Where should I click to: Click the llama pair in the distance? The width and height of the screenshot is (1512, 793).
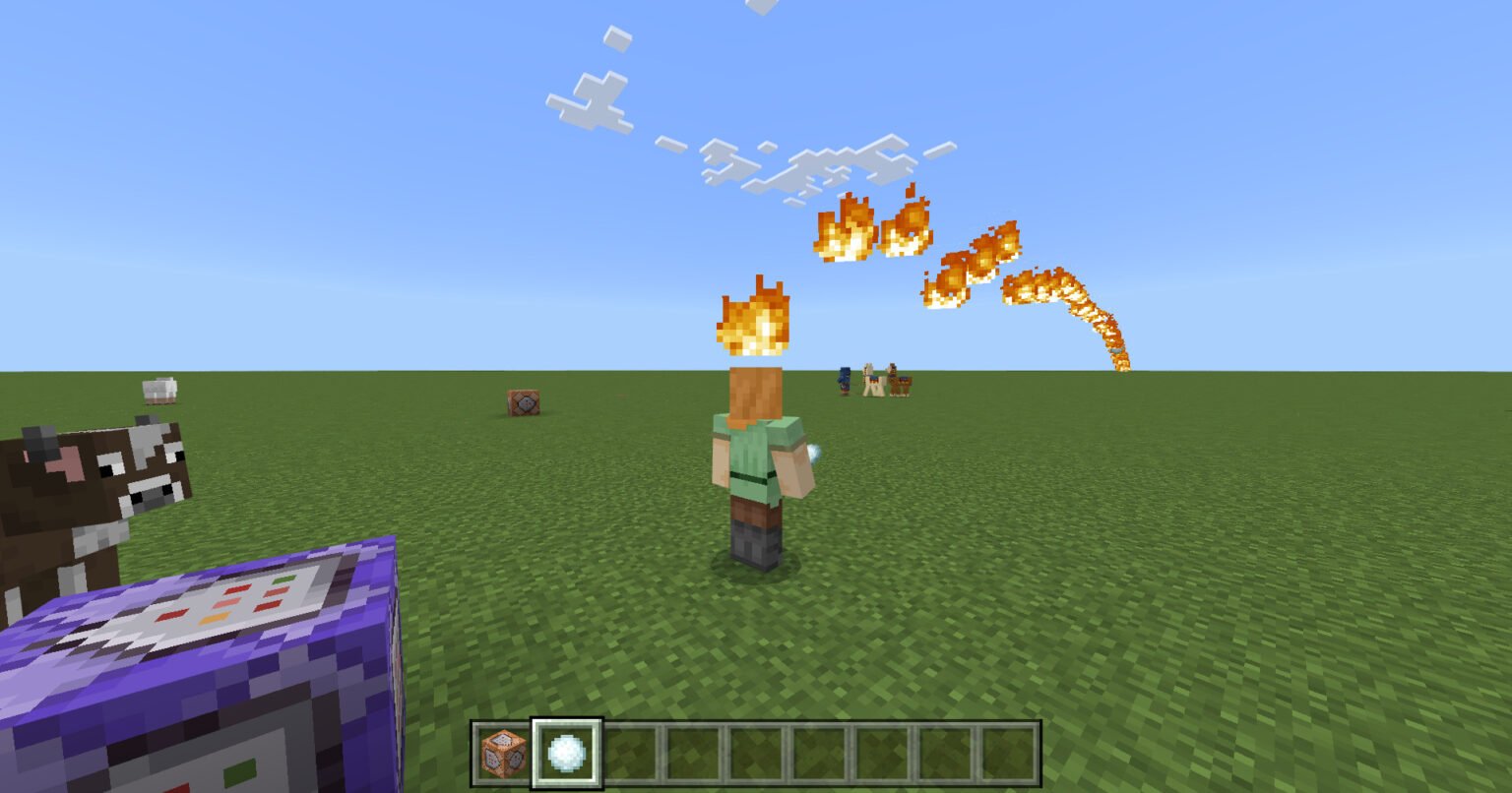pos(884,379)
